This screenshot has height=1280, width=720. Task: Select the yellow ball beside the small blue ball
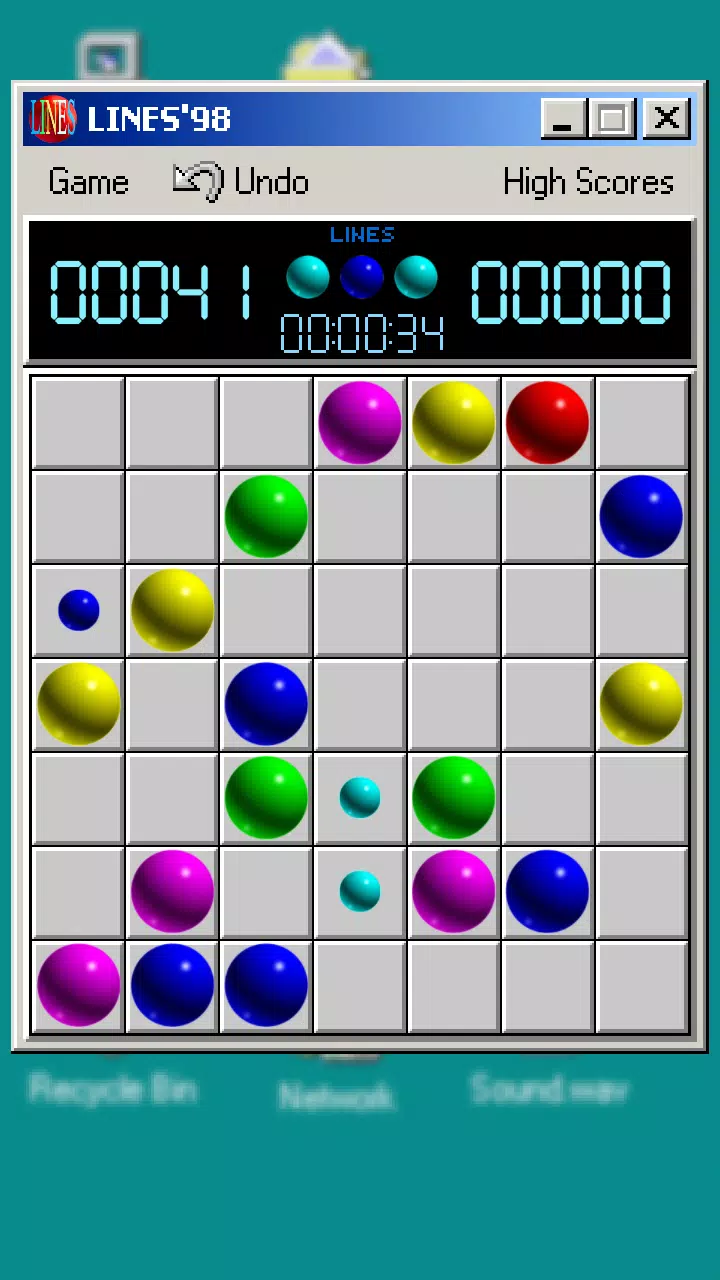(172, 610)
